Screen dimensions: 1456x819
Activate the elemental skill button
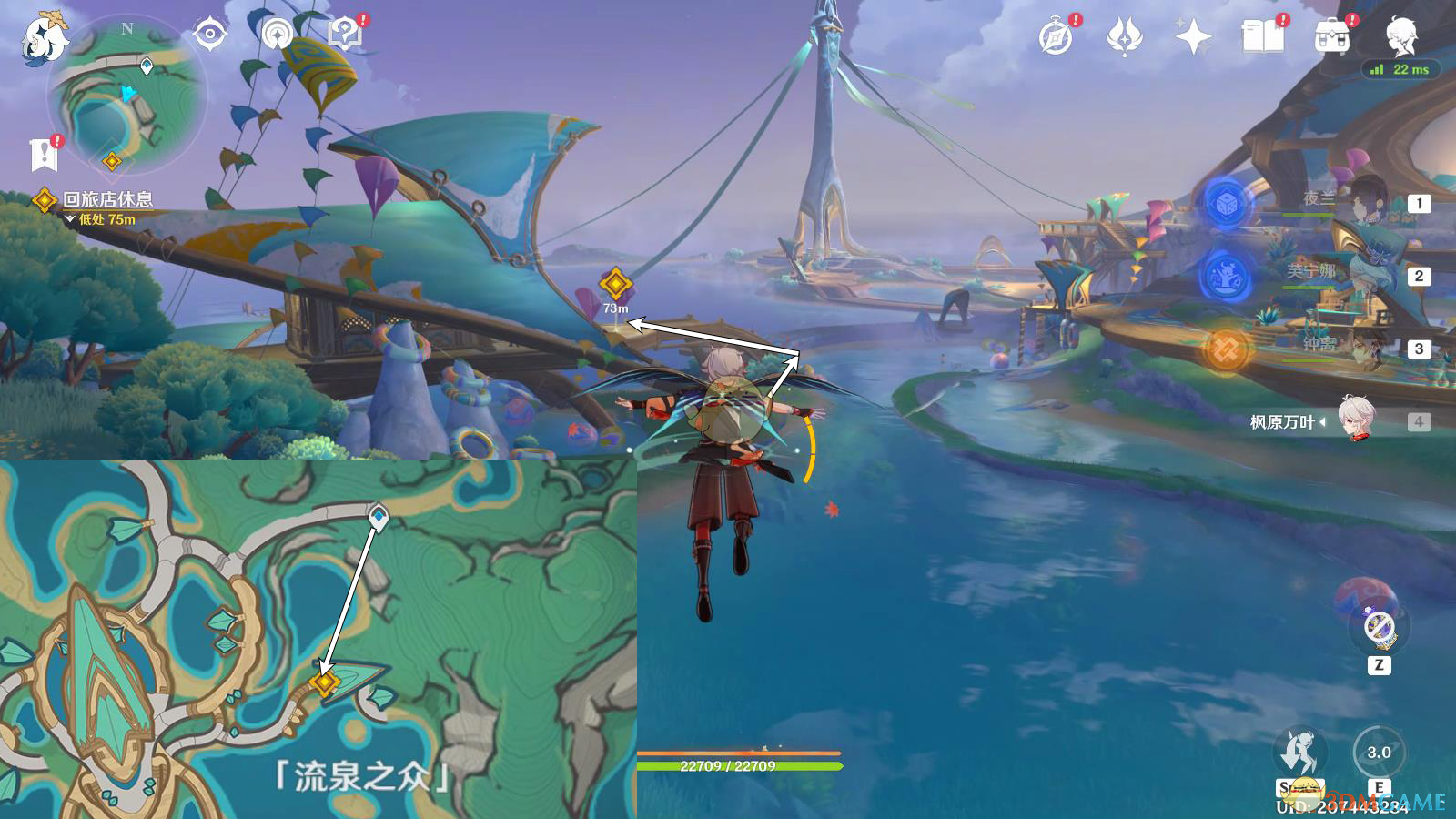[x=1378, y=753]
